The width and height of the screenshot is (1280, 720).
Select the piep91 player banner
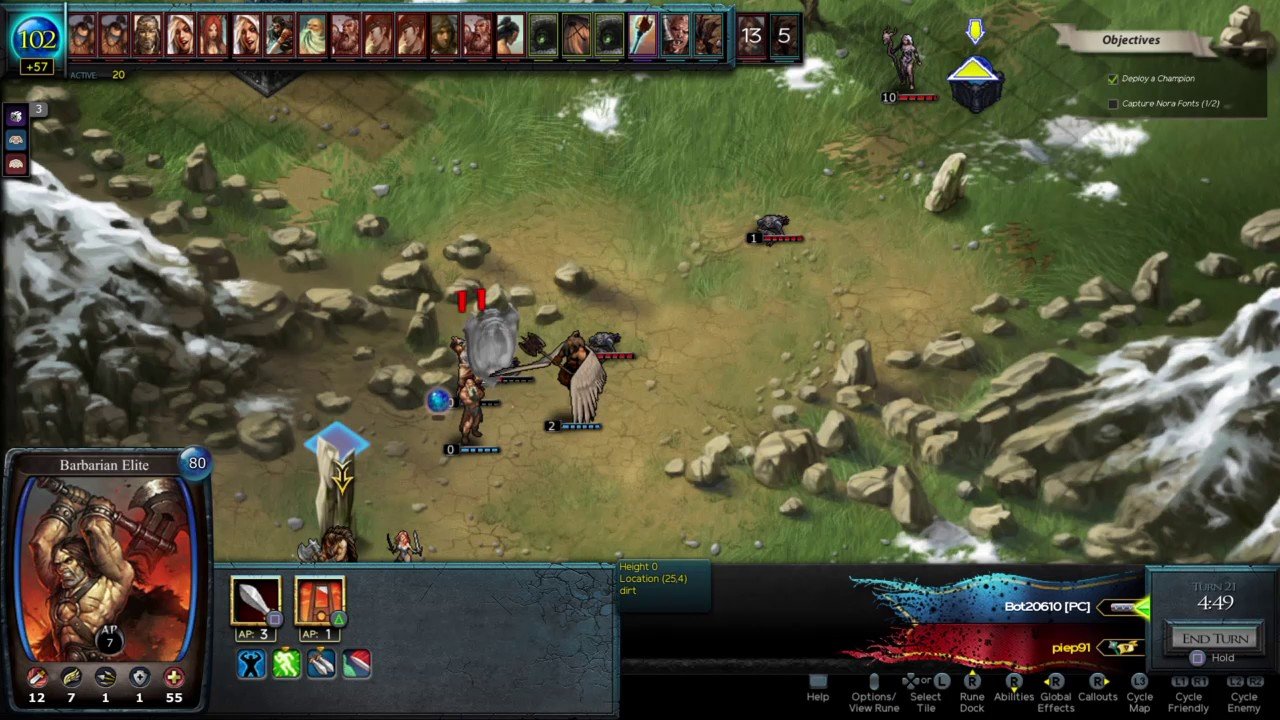[1070, 648]
